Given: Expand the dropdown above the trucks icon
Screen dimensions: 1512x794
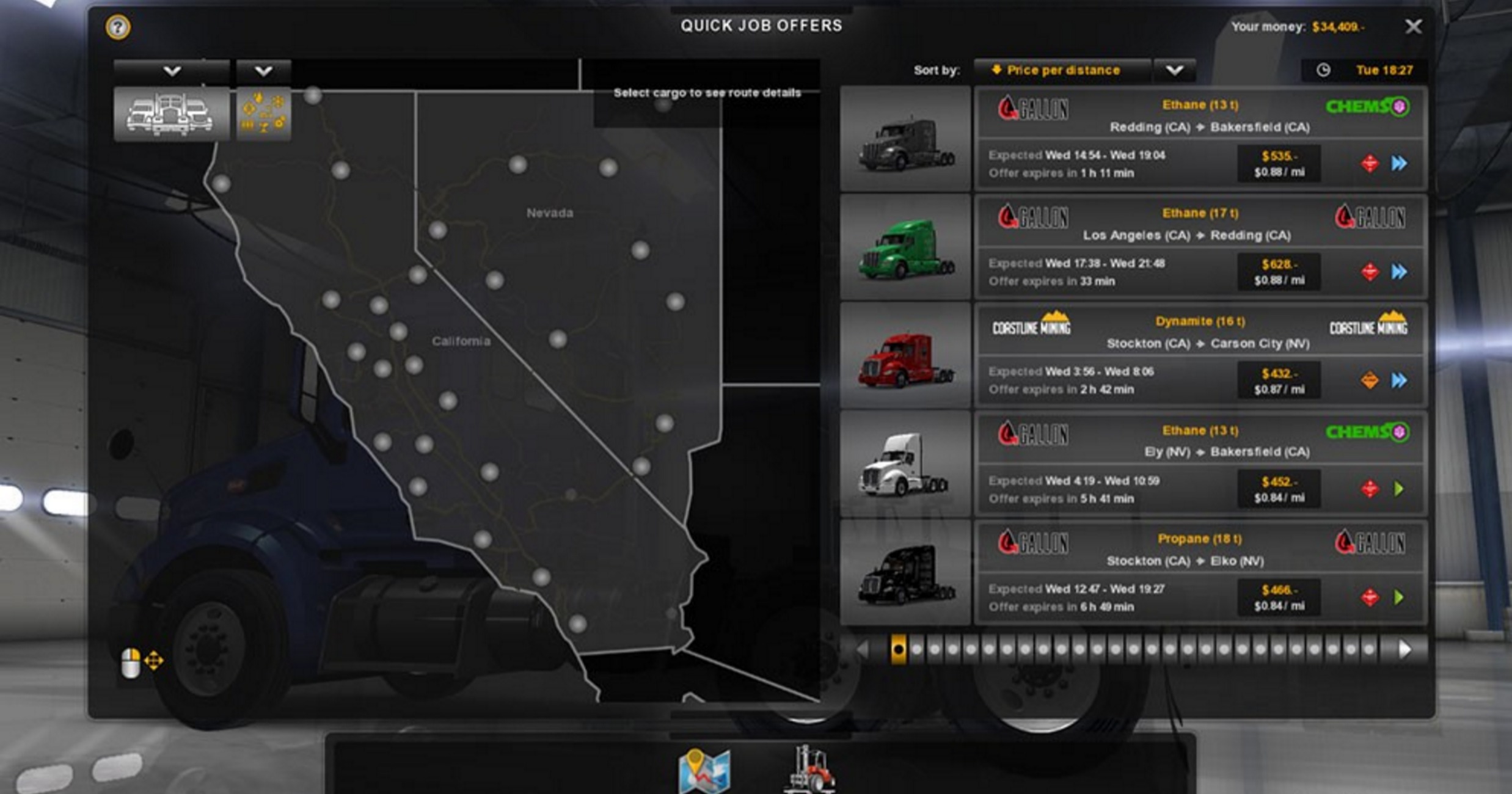Looking at the screenshot, I should 172,71.
